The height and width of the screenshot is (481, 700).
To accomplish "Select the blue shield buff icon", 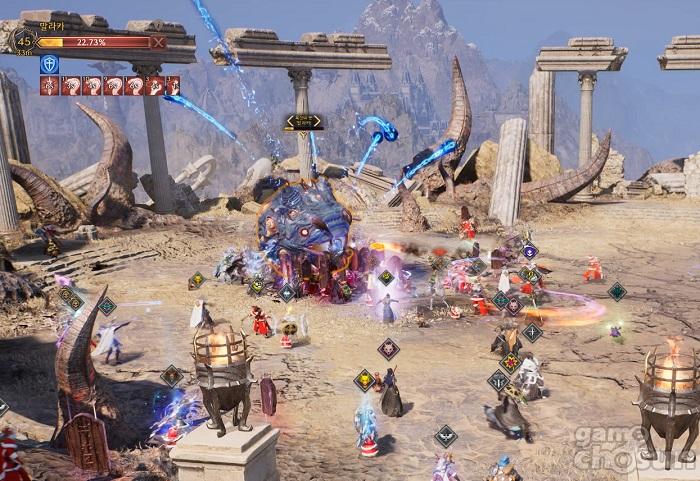I will (x=49, y=64).
